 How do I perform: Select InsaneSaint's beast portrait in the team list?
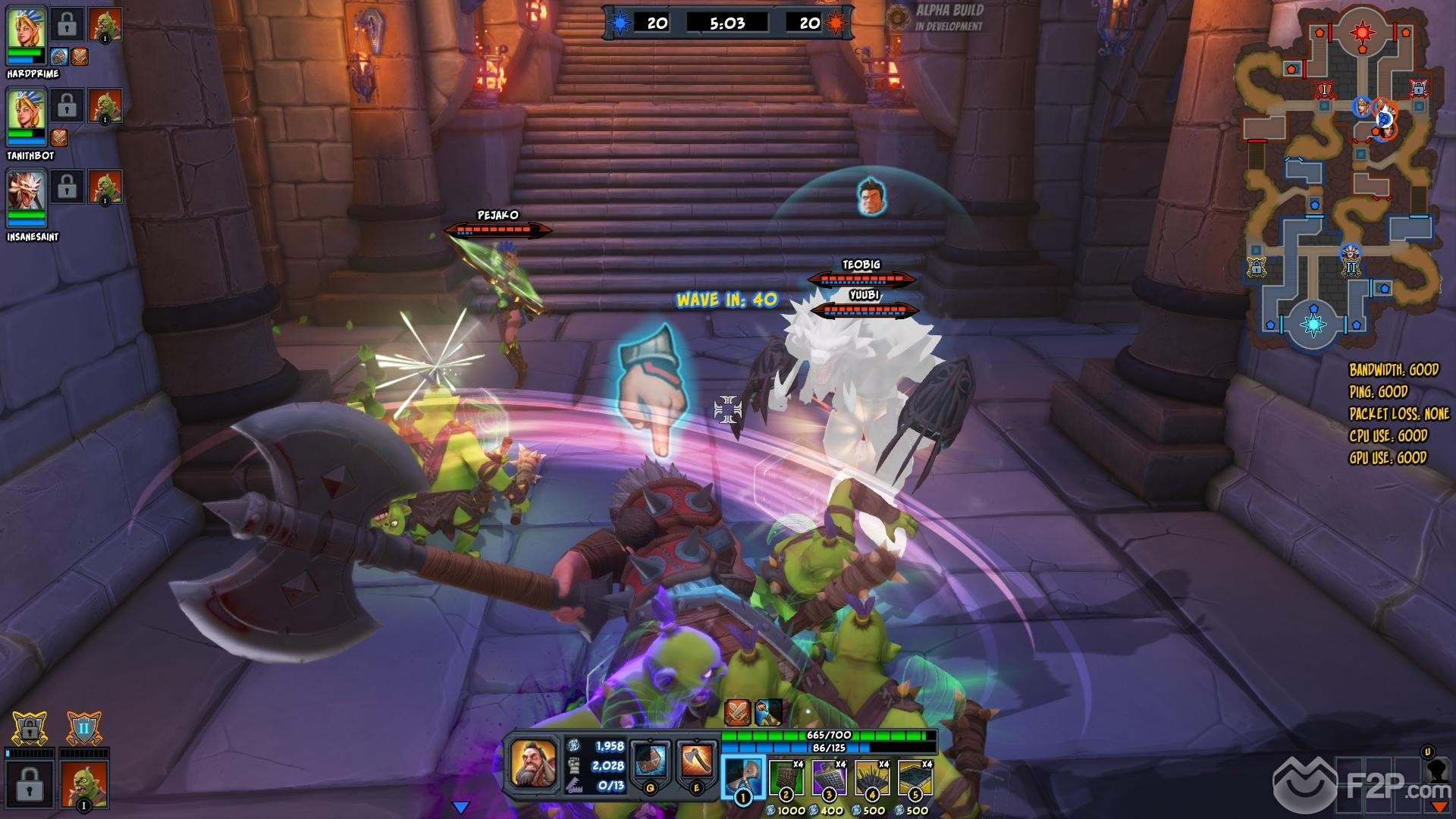pyautogui.click(x=27, y=191)
